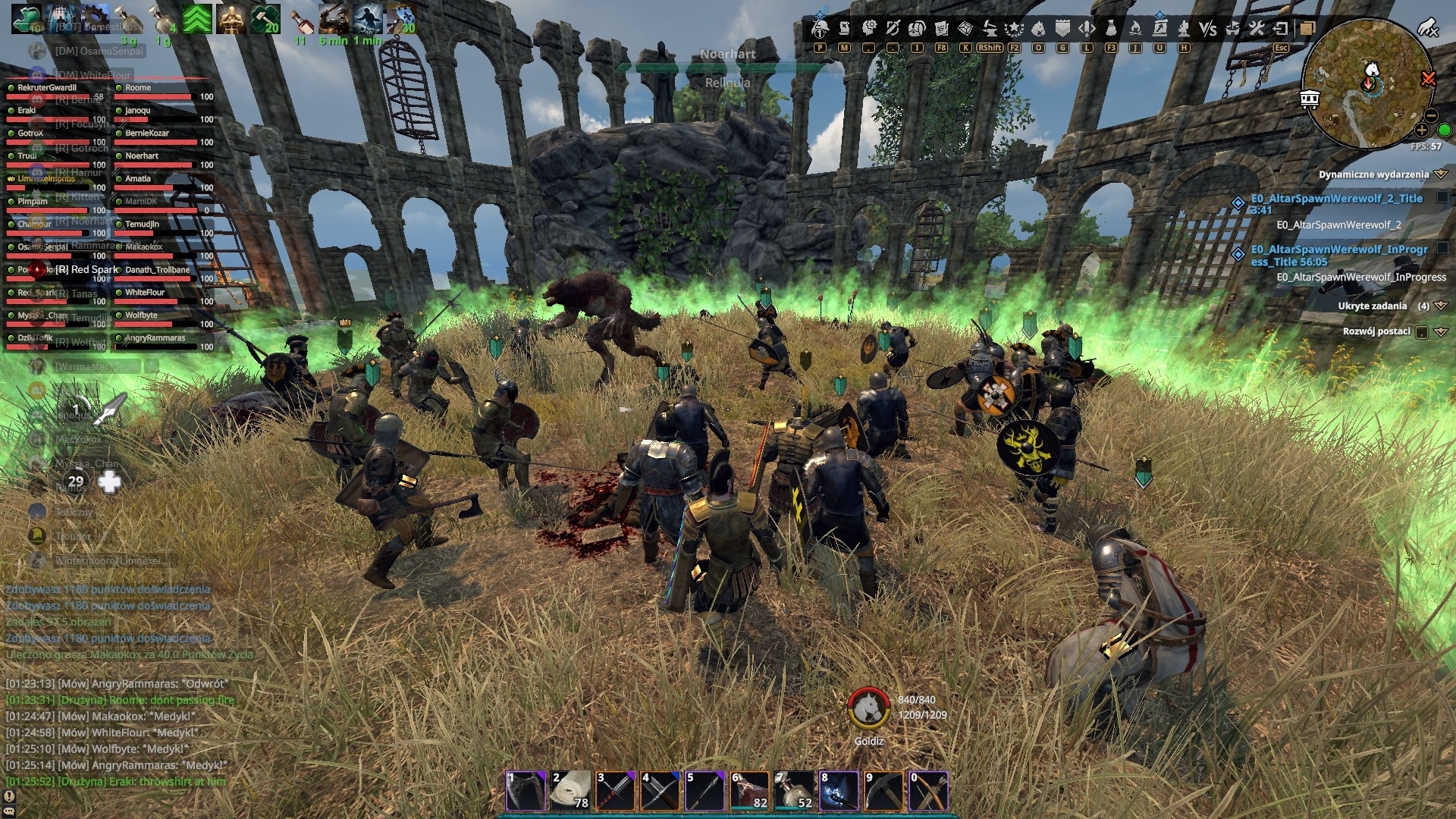1456x819 pixels.
Task: Open the helmet character icon in toolbar
Action: [x=820, y=29]
